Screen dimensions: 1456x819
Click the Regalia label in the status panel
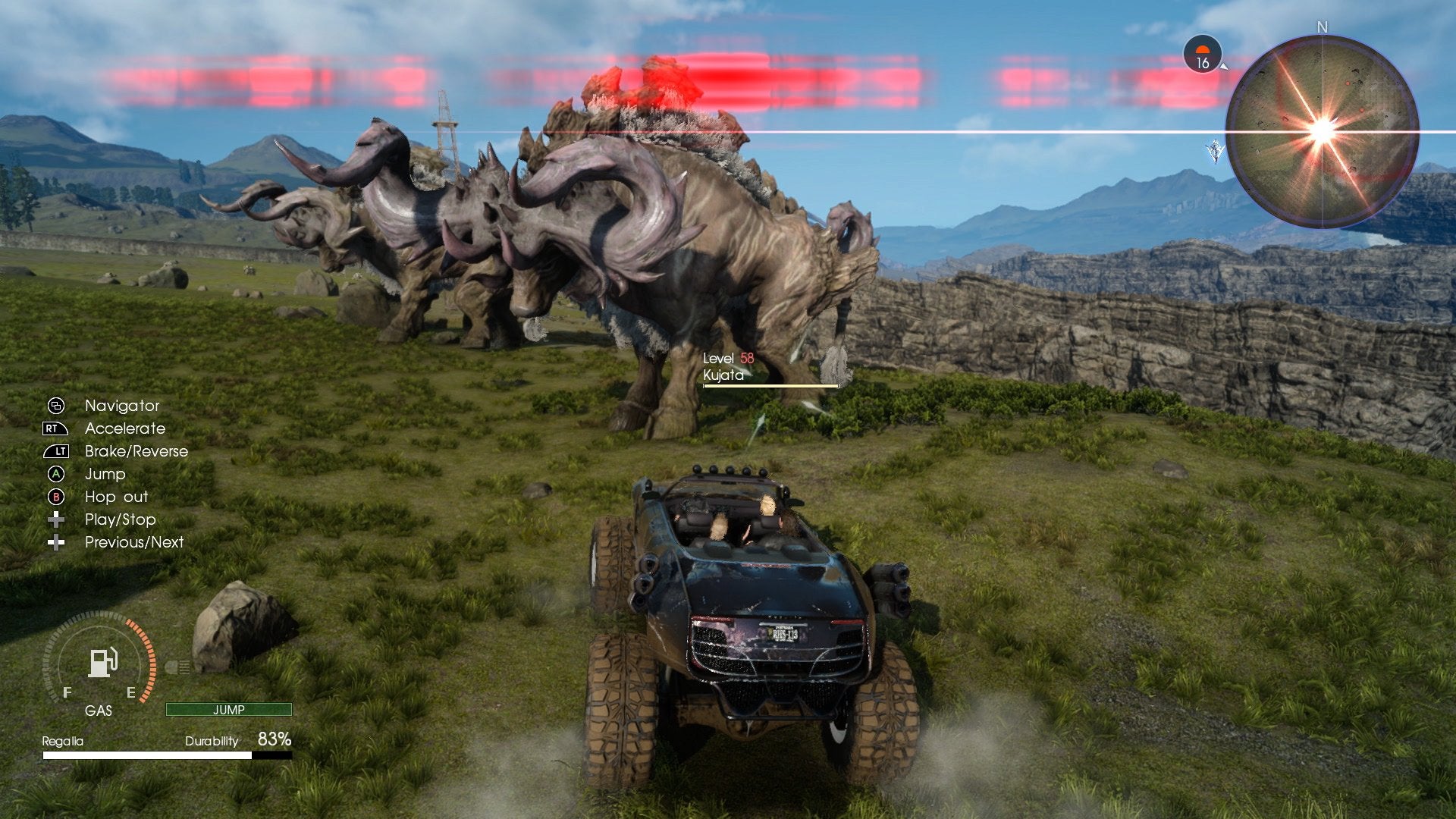63,741
